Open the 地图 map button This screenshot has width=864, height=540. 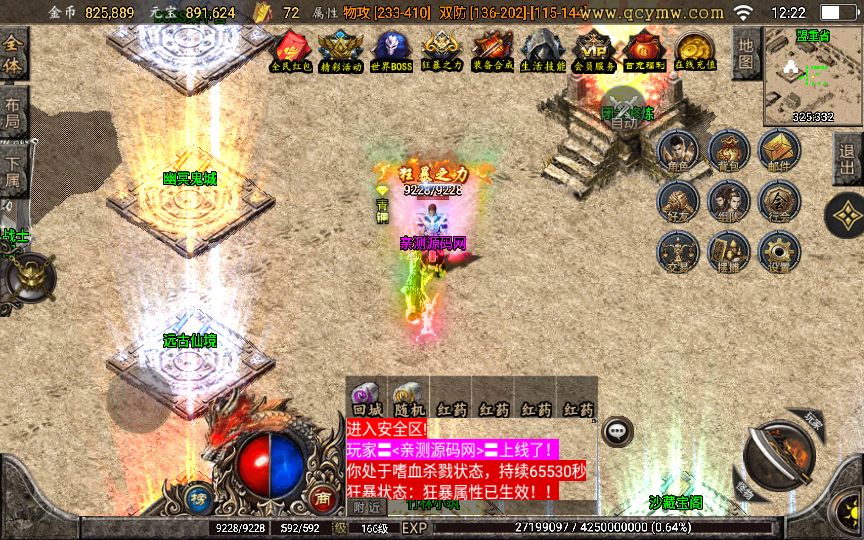pyautogui.click(x=744, y=53)
